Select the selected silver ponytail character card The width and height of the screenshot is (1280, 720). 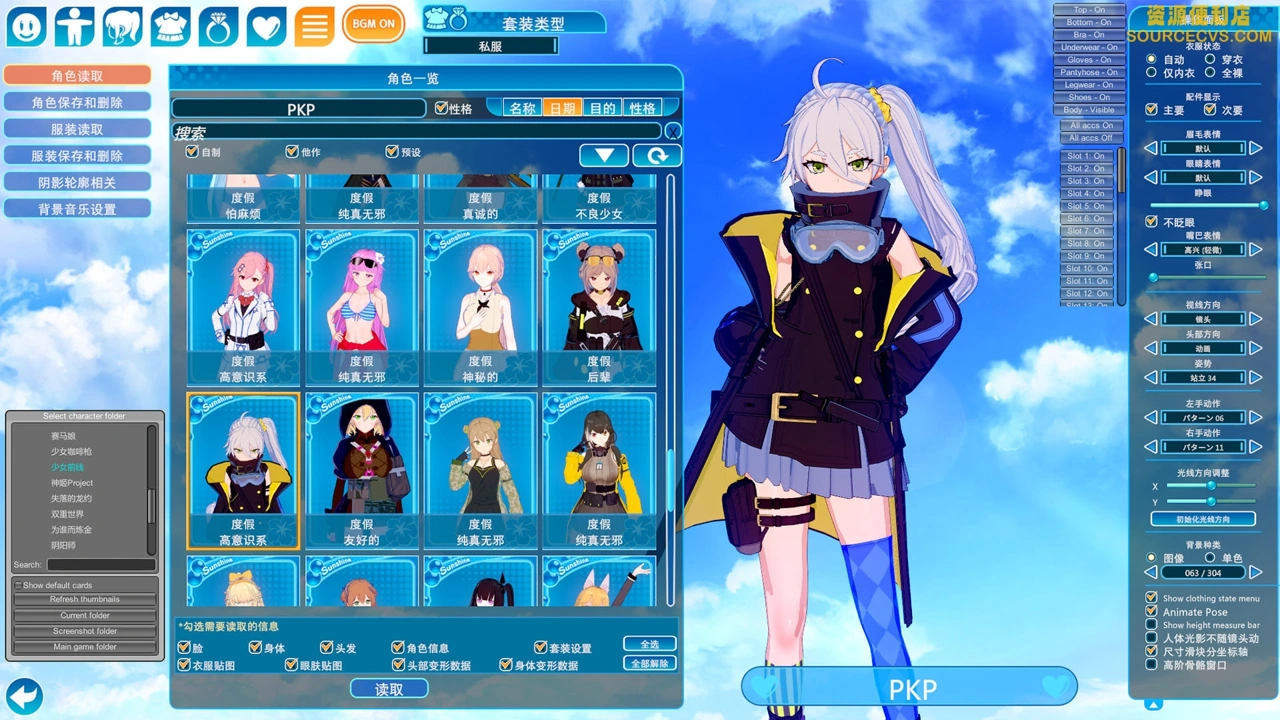coord(243,470)
